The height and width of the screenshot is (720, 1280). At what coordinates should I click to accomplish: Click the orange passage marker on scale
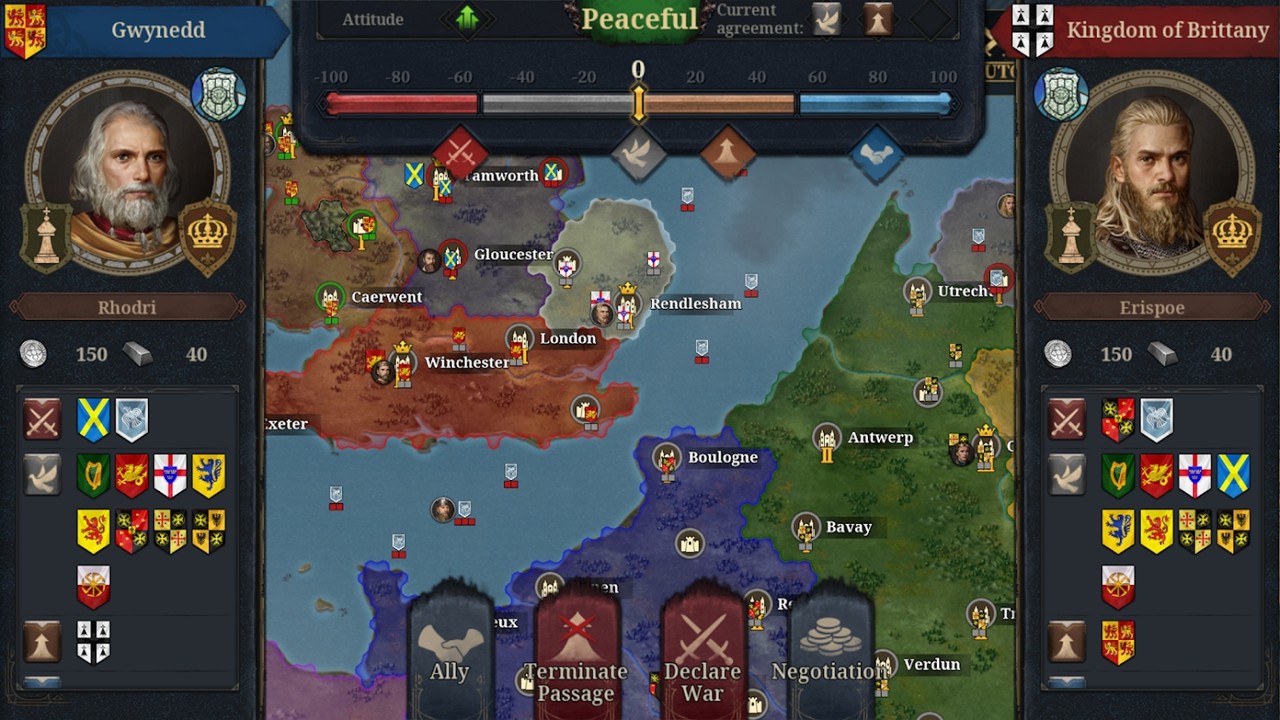coord(728,153)
